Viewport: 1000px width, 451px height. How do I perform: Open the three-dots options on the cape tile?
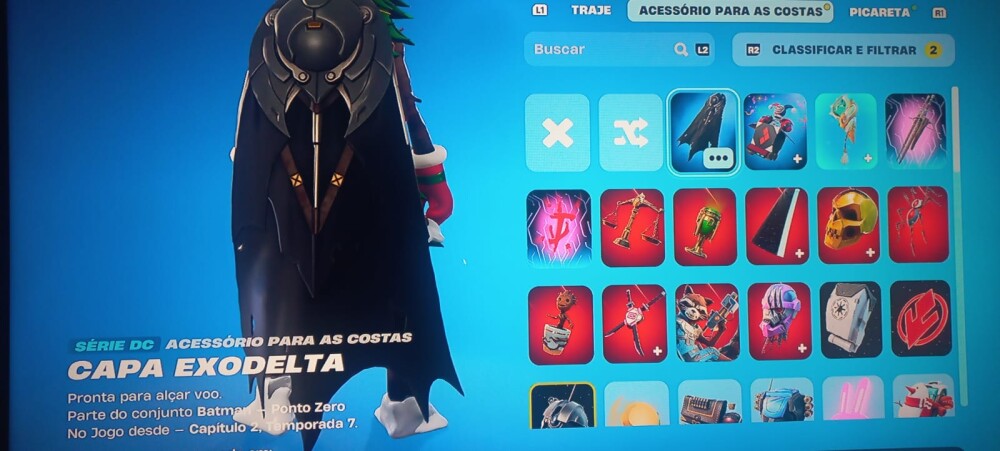(x=716, y=157)
